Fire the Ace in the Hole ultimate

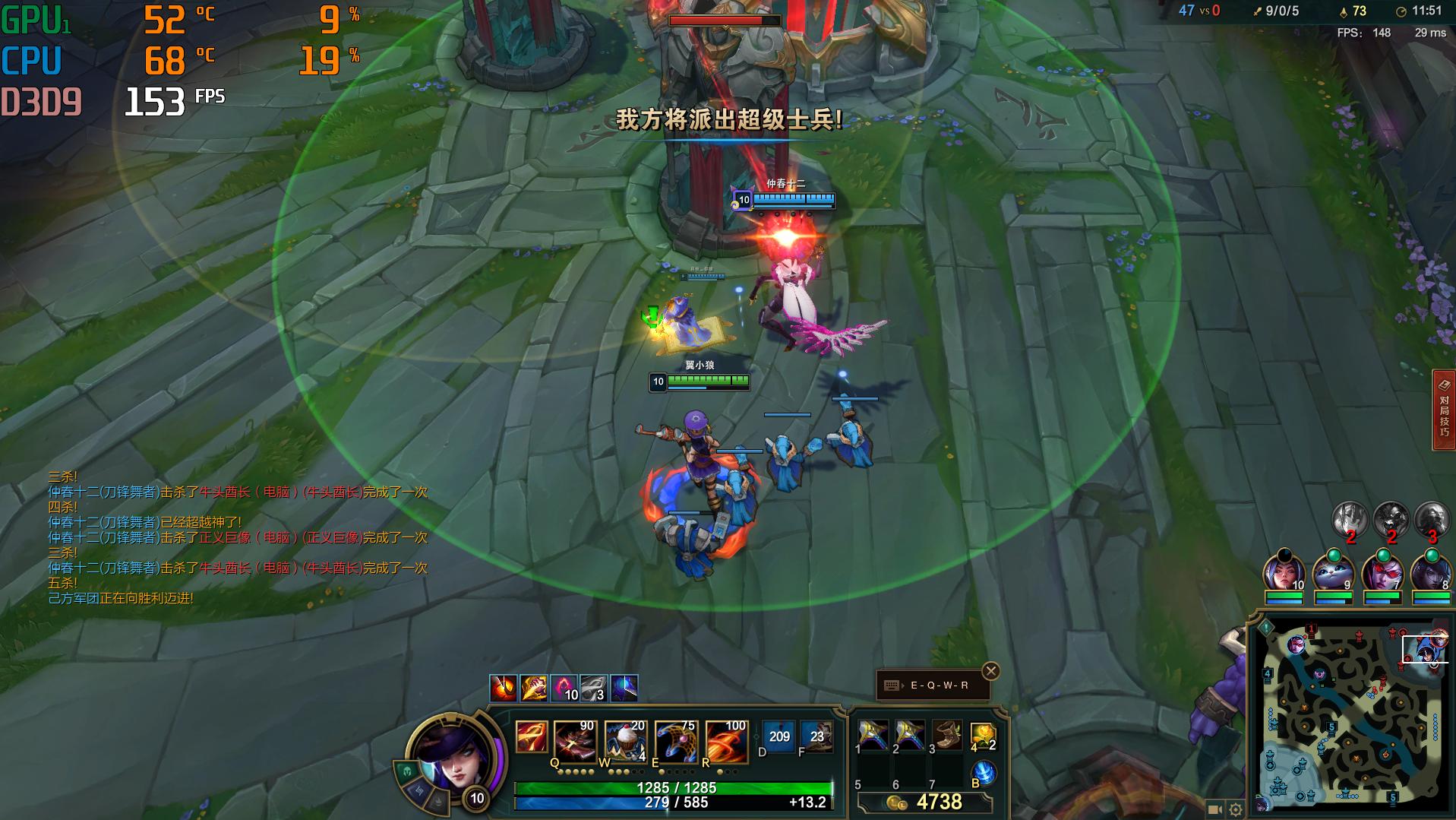pyautogui.click(x=726, y=741)
